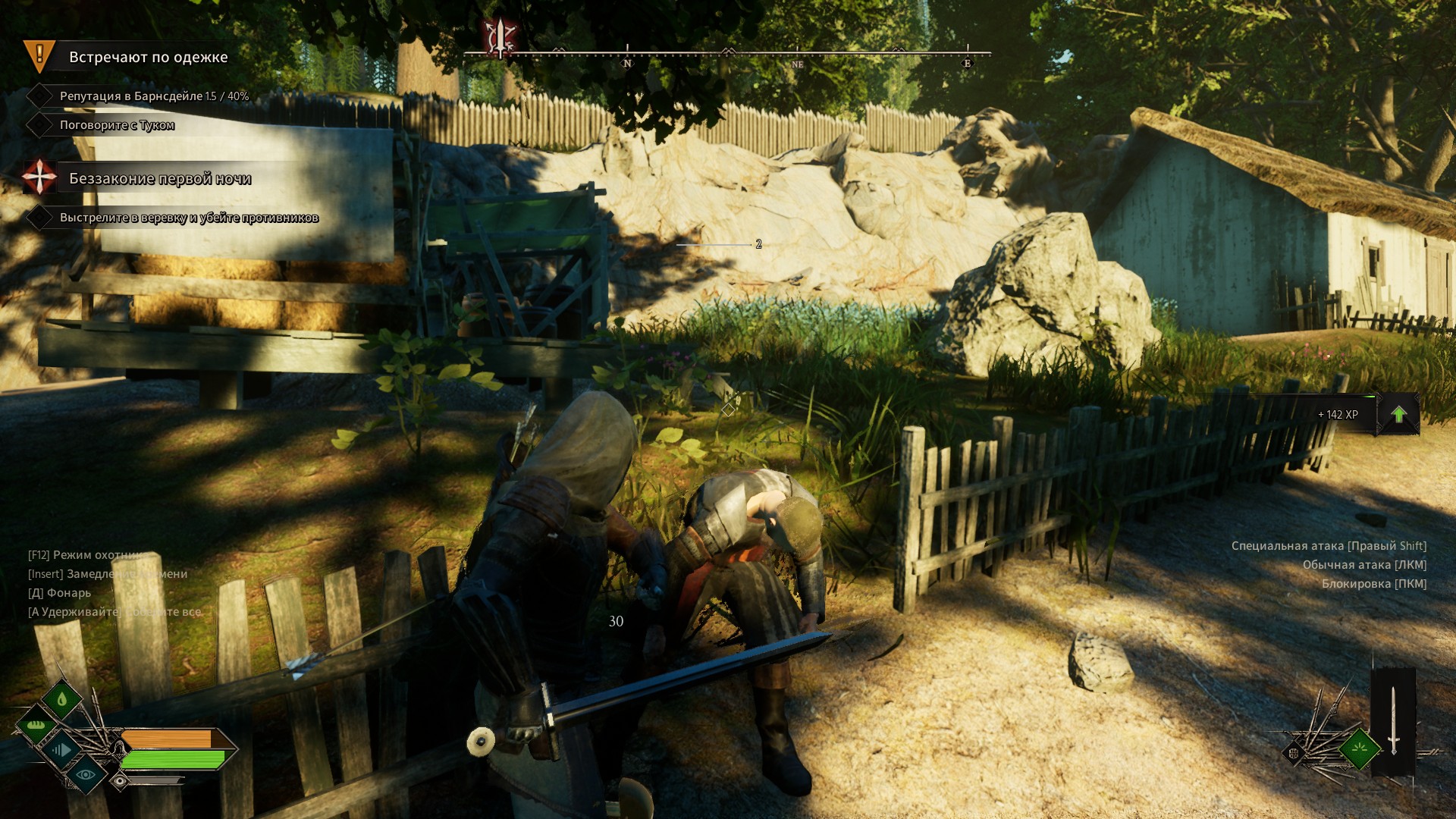Click the green level-up arrow icon

[1398, 415]
